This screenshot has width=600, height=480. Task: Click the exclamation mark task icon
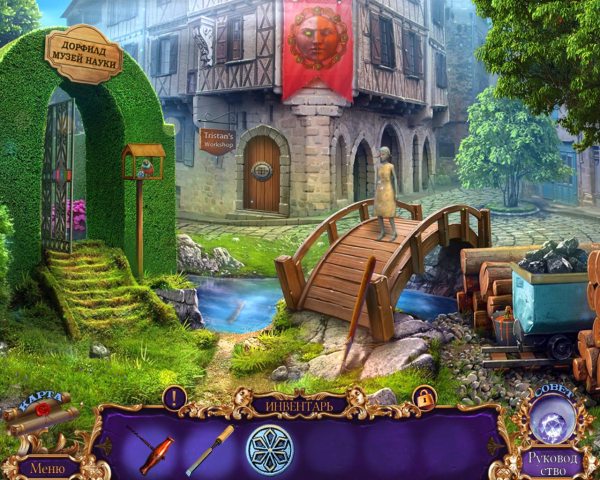[x=175, y=397]
